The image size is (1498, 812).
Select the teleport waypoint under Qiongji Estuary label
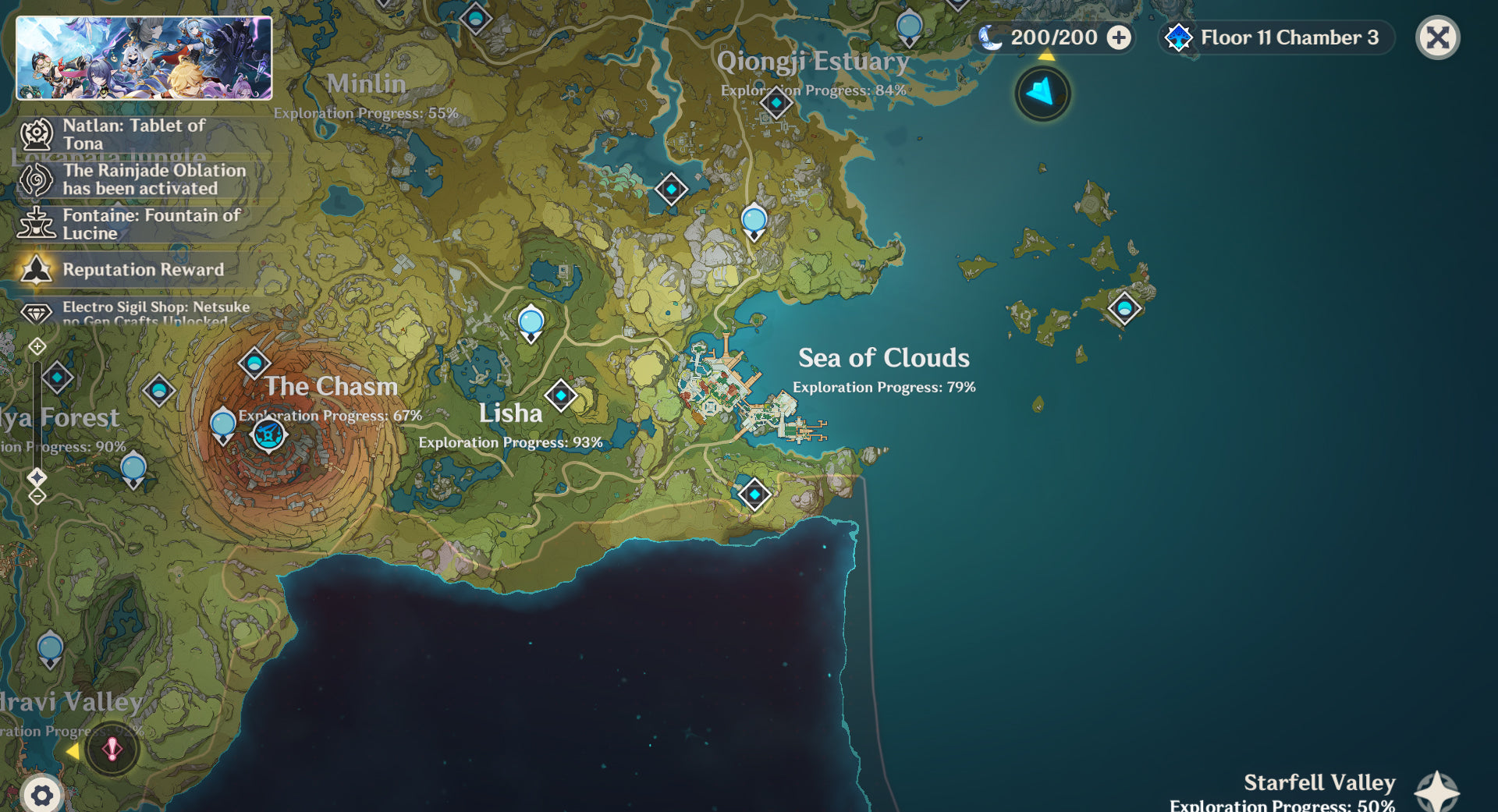776,103
